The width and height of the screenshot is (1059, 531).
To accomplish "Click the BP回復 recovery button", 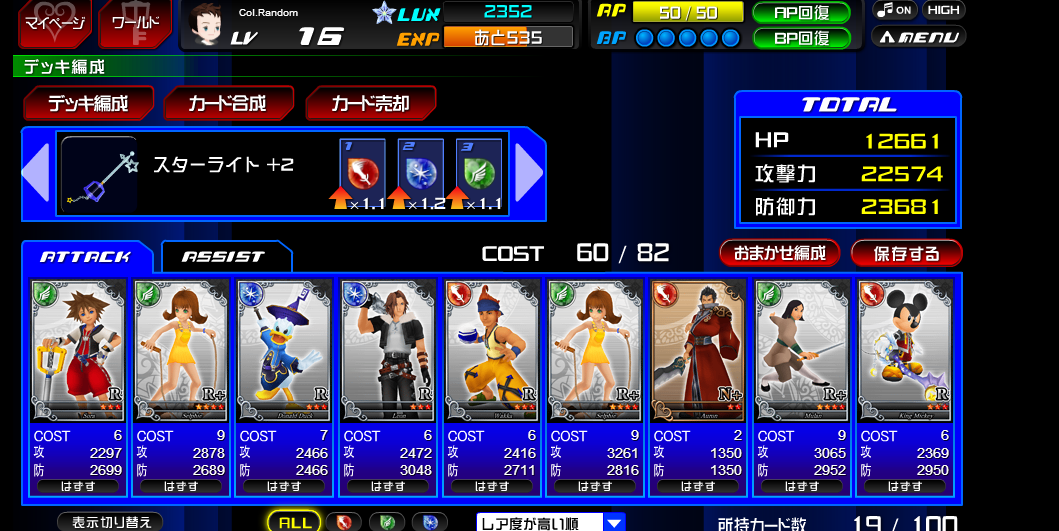I will point(800,38).
